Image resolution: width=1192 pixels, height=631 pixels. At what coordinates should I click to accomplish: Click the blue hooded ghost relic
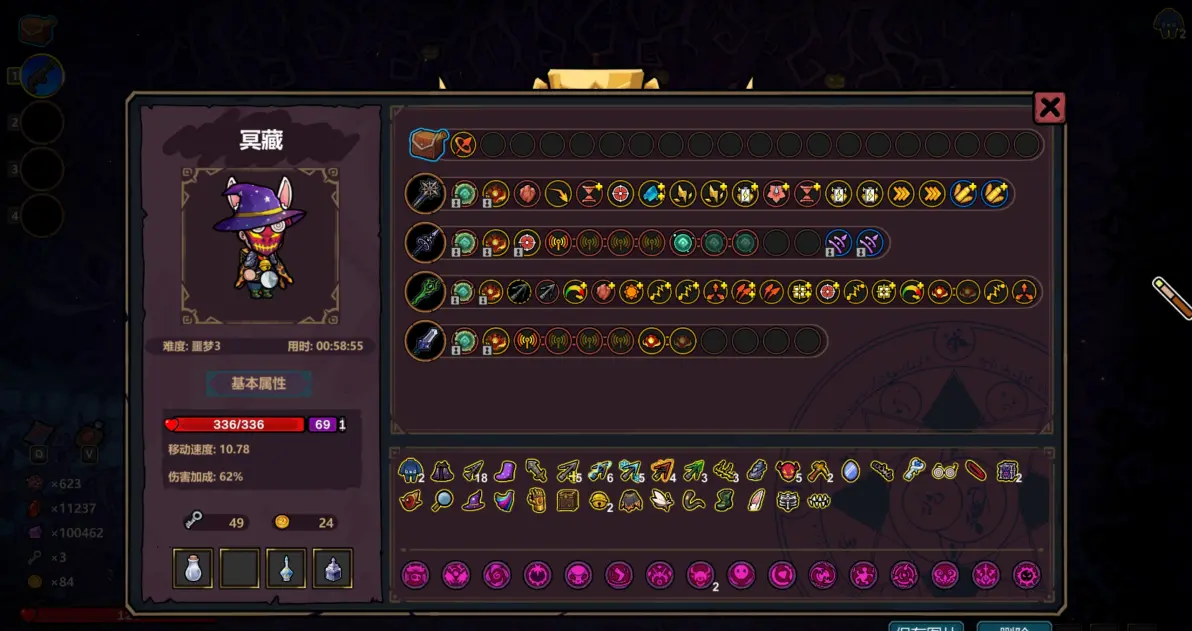pos(410,470)
